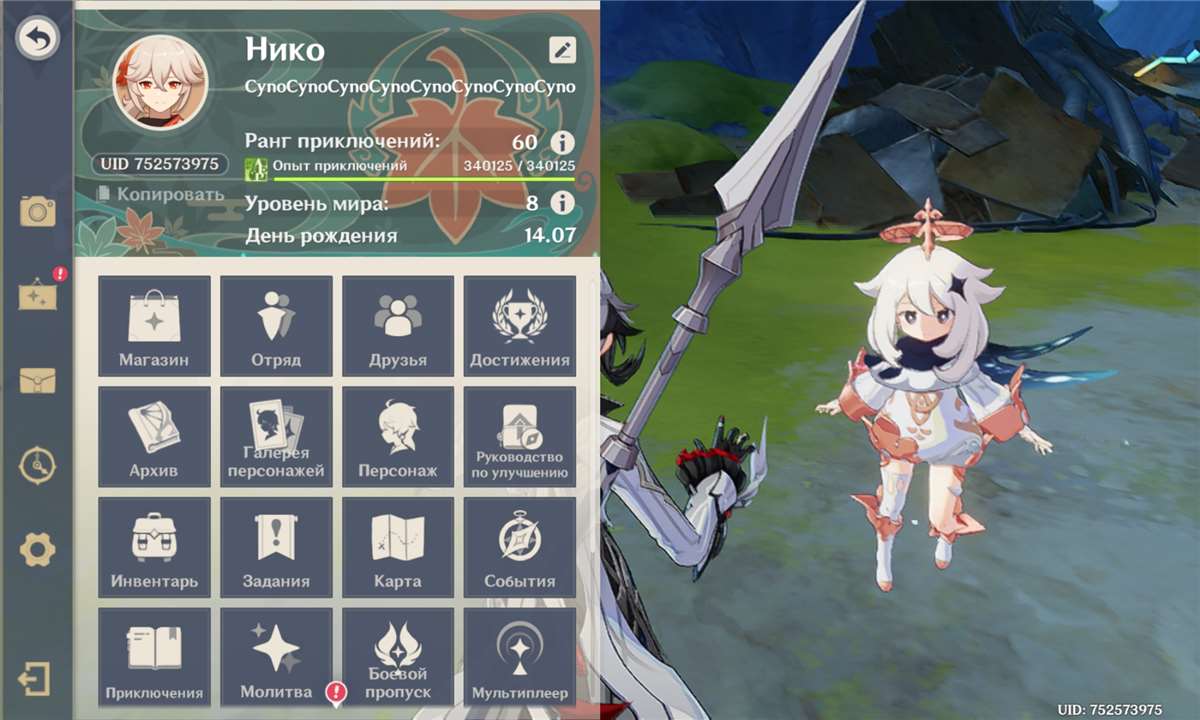Open the Инвентарь inventory
The height and width of the screenshot is (720, 1200).
coord(154,548)
